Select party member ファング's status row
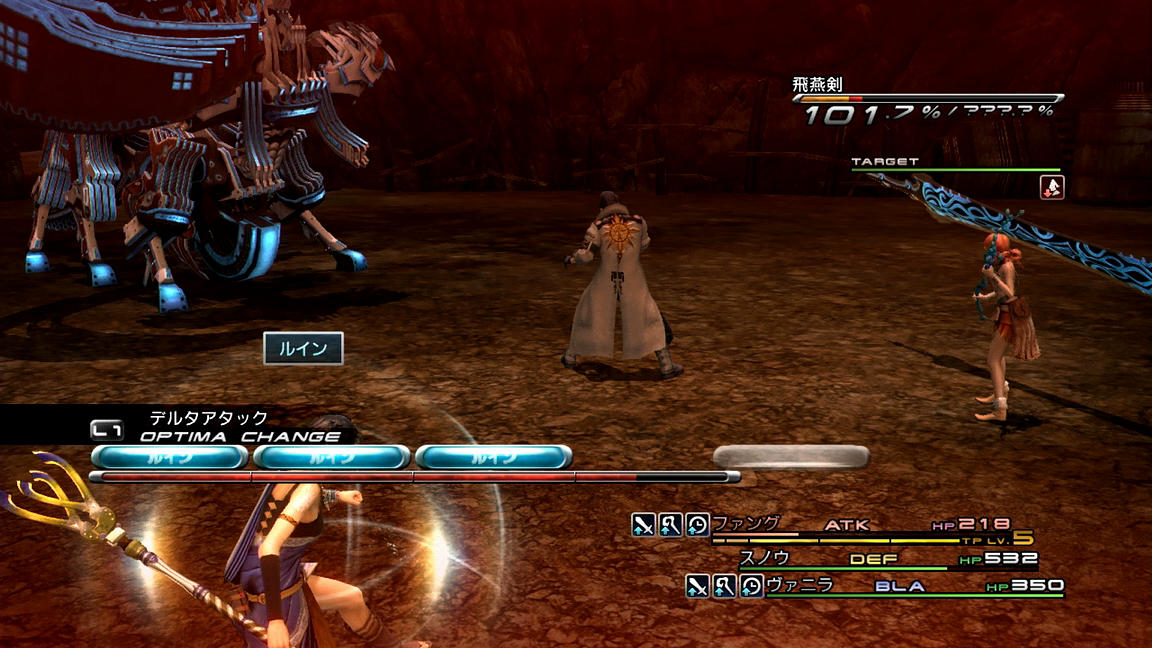The image size is (1152, 648). (860, 525)
